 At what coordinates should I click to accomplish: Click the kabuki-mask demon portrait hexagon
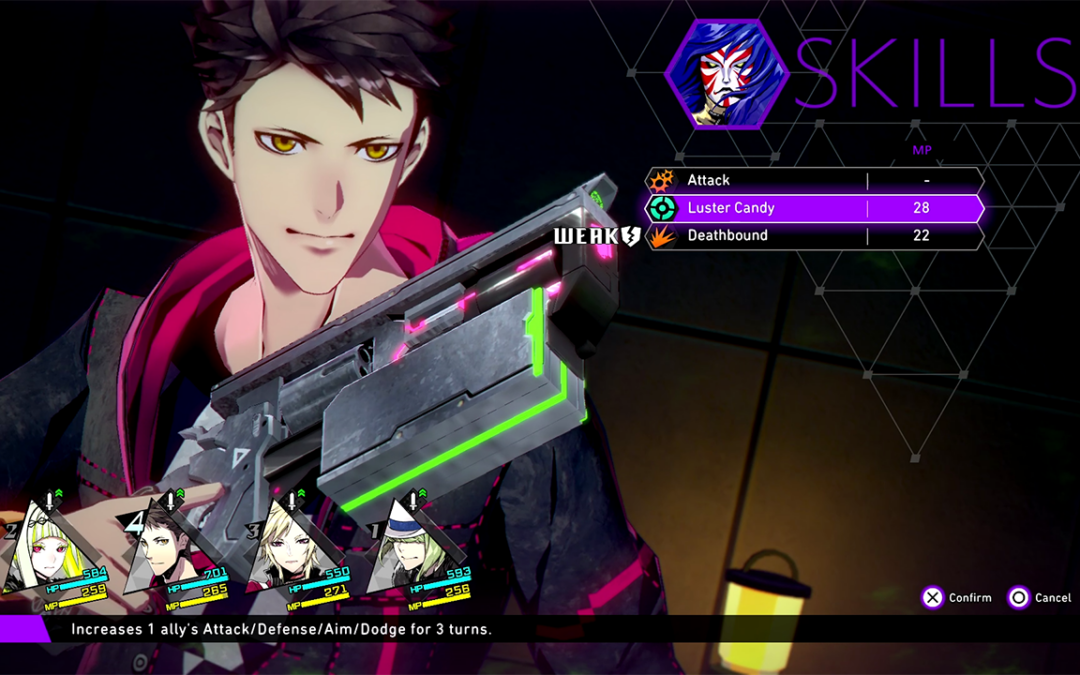pos(726,73)
